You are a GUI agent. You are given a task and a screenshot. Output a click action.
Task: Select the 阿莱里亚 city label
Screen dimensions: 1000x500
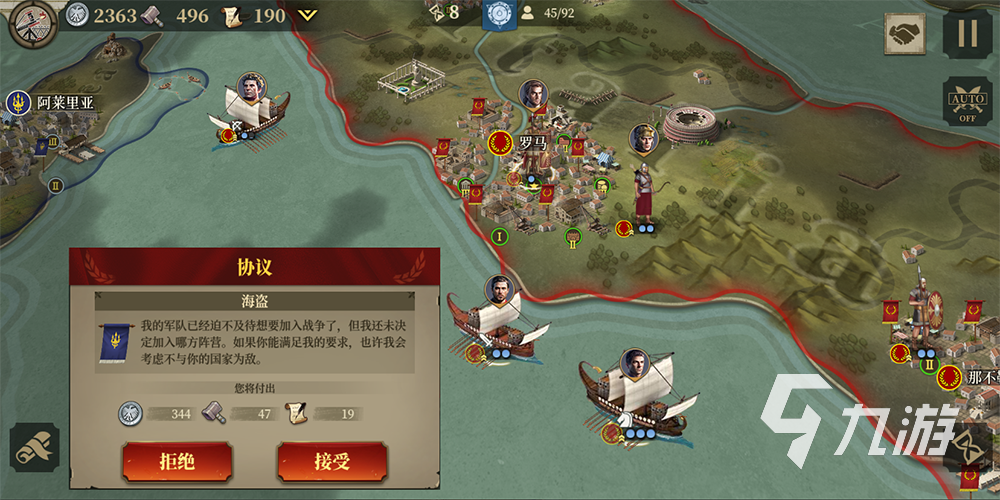pos(63,102)
